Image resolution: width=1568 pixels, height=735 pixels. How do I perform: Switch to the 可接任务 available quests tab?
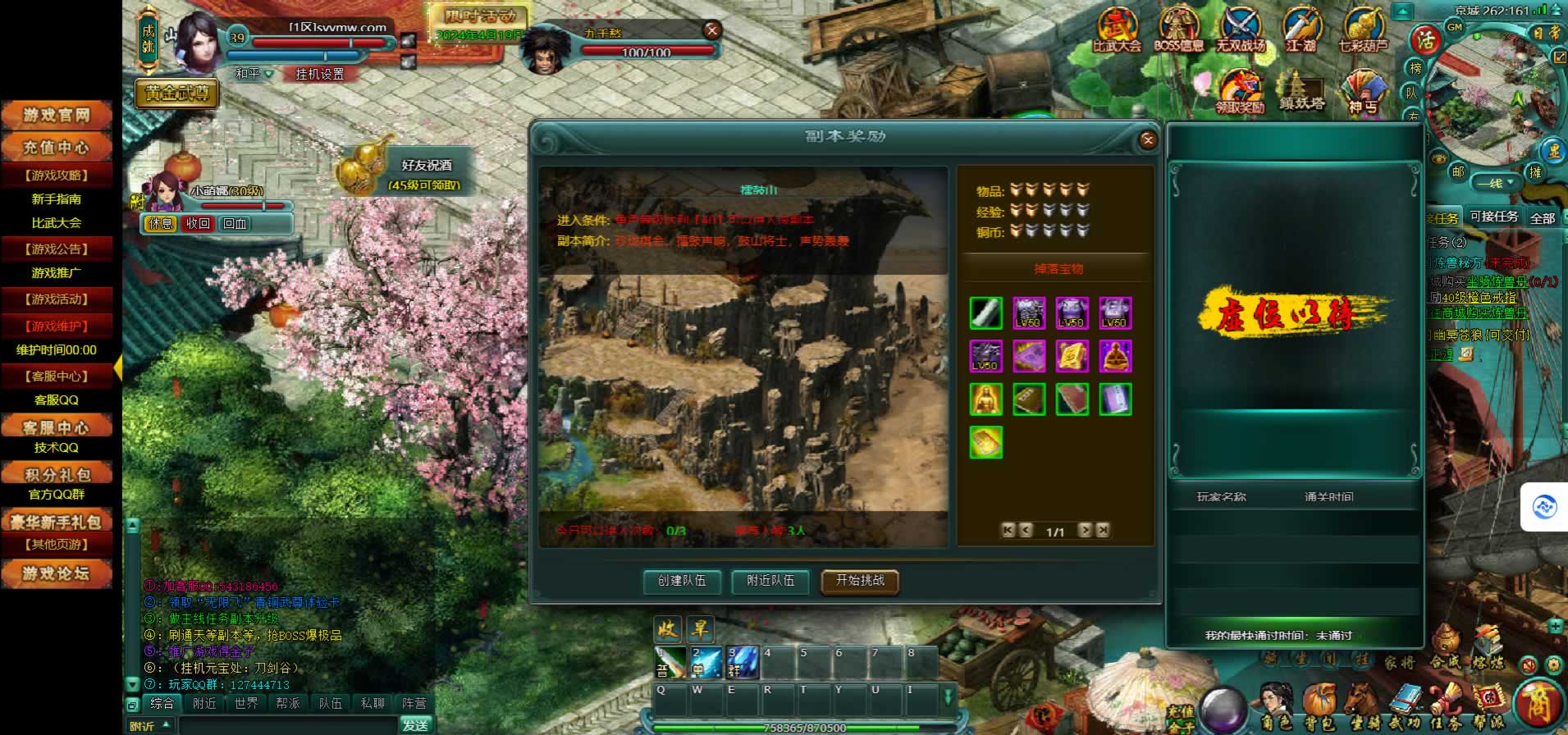pos(1493,217)
